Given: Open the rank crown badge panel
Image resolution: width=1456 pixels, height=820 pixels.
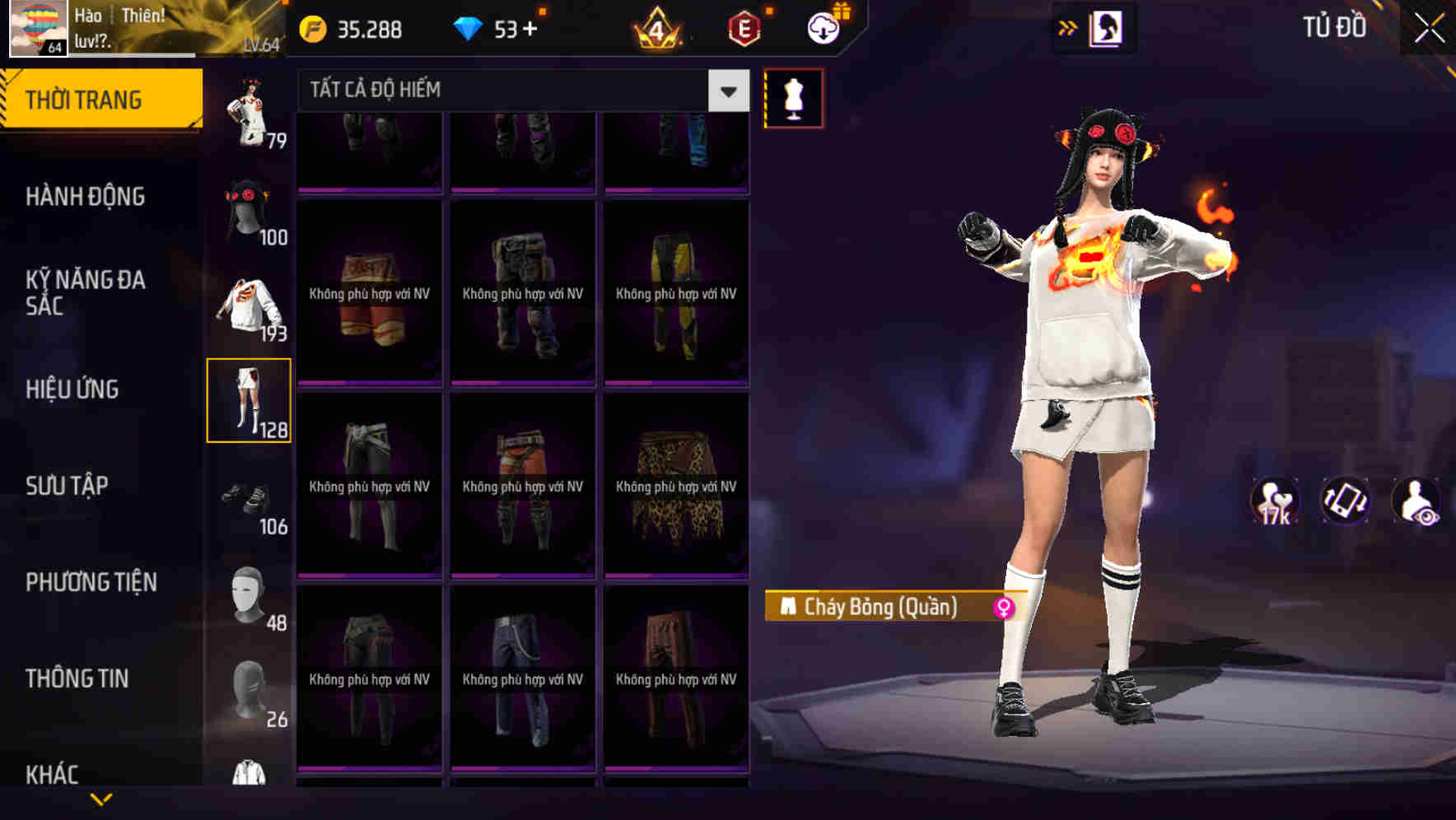Looking at the screenshot, I should [655, 27].
